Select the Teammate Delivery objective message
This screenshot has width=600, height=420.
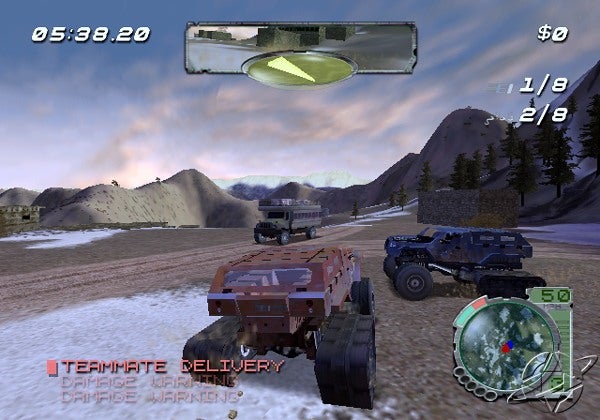point(172,365)
